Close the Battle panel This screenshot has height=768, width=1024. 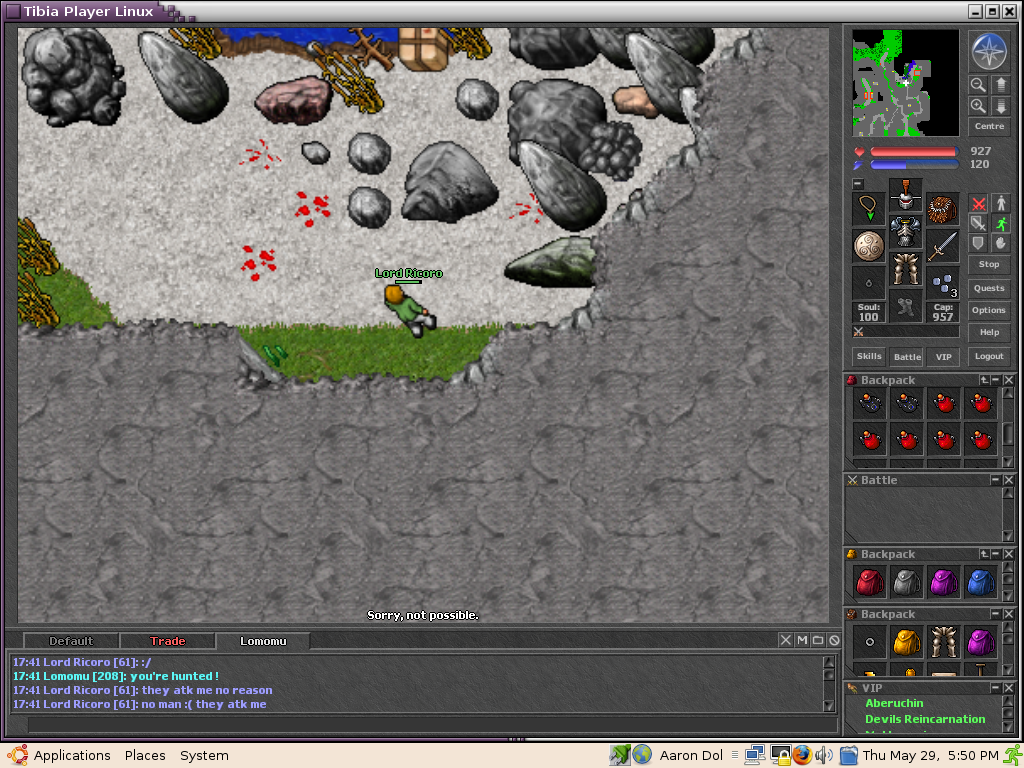pyautogui.click(x=1009, y=480)
